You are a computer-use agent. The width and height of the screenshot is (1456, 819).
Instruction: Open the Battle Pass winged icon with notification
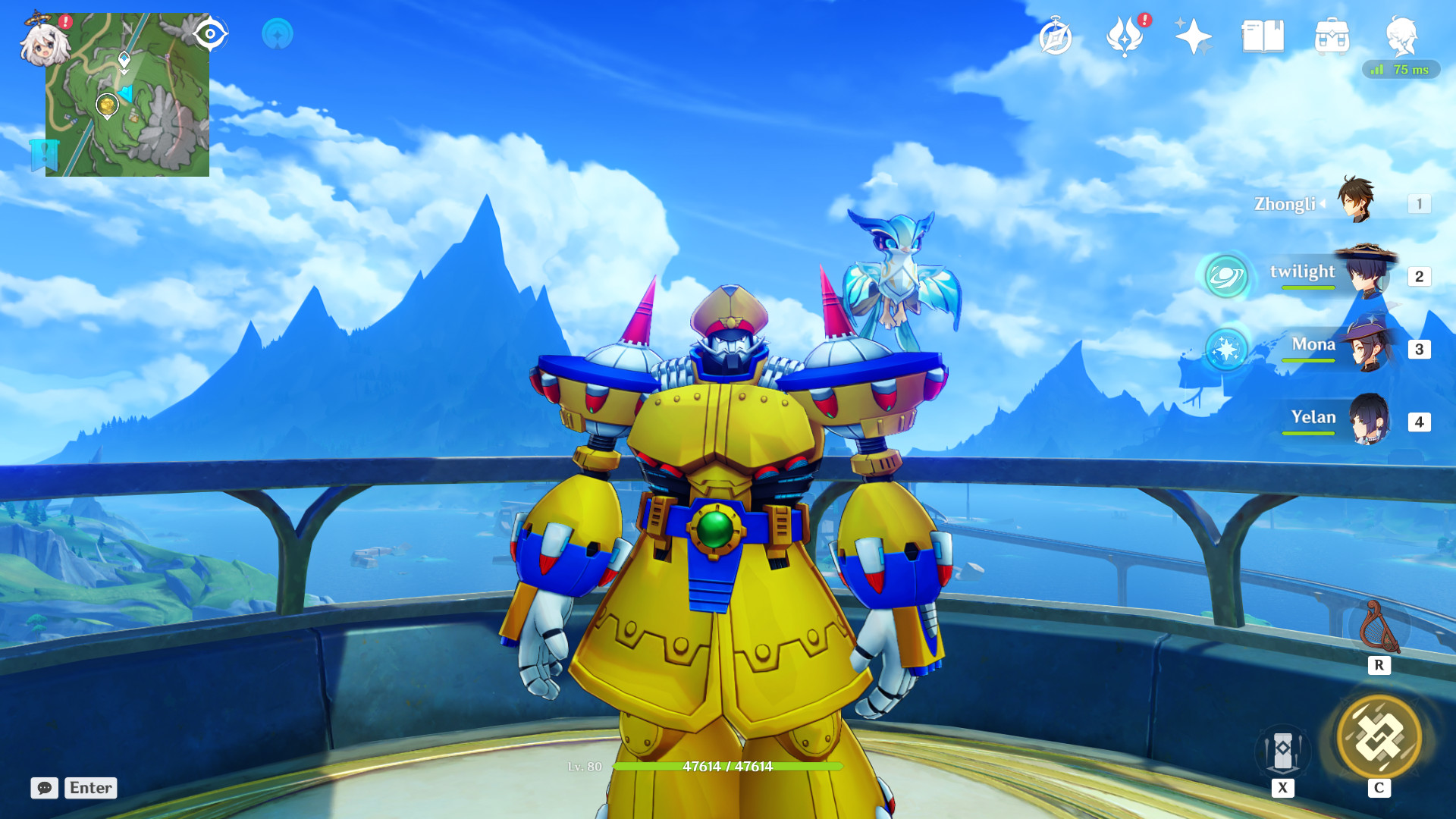point(1125,36)
